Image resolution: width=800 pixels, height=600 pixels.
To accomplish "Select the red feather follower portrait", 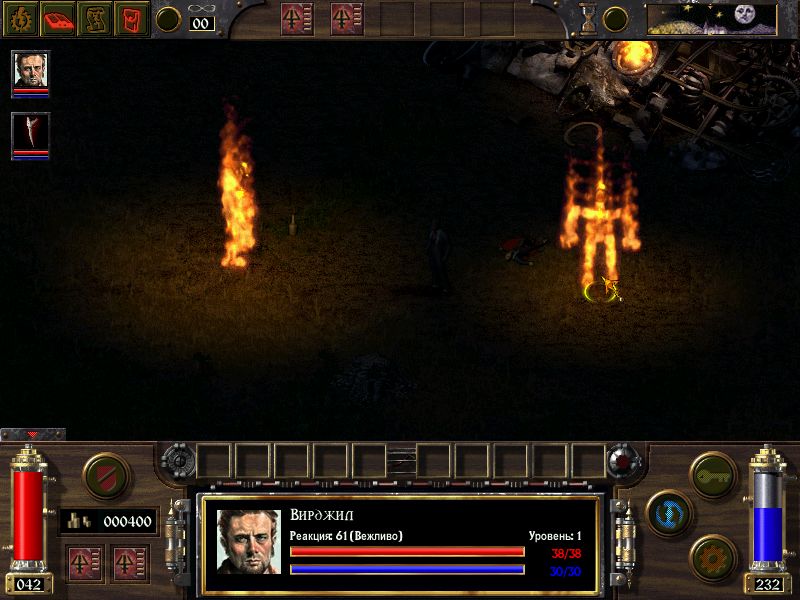I will 30,133.
